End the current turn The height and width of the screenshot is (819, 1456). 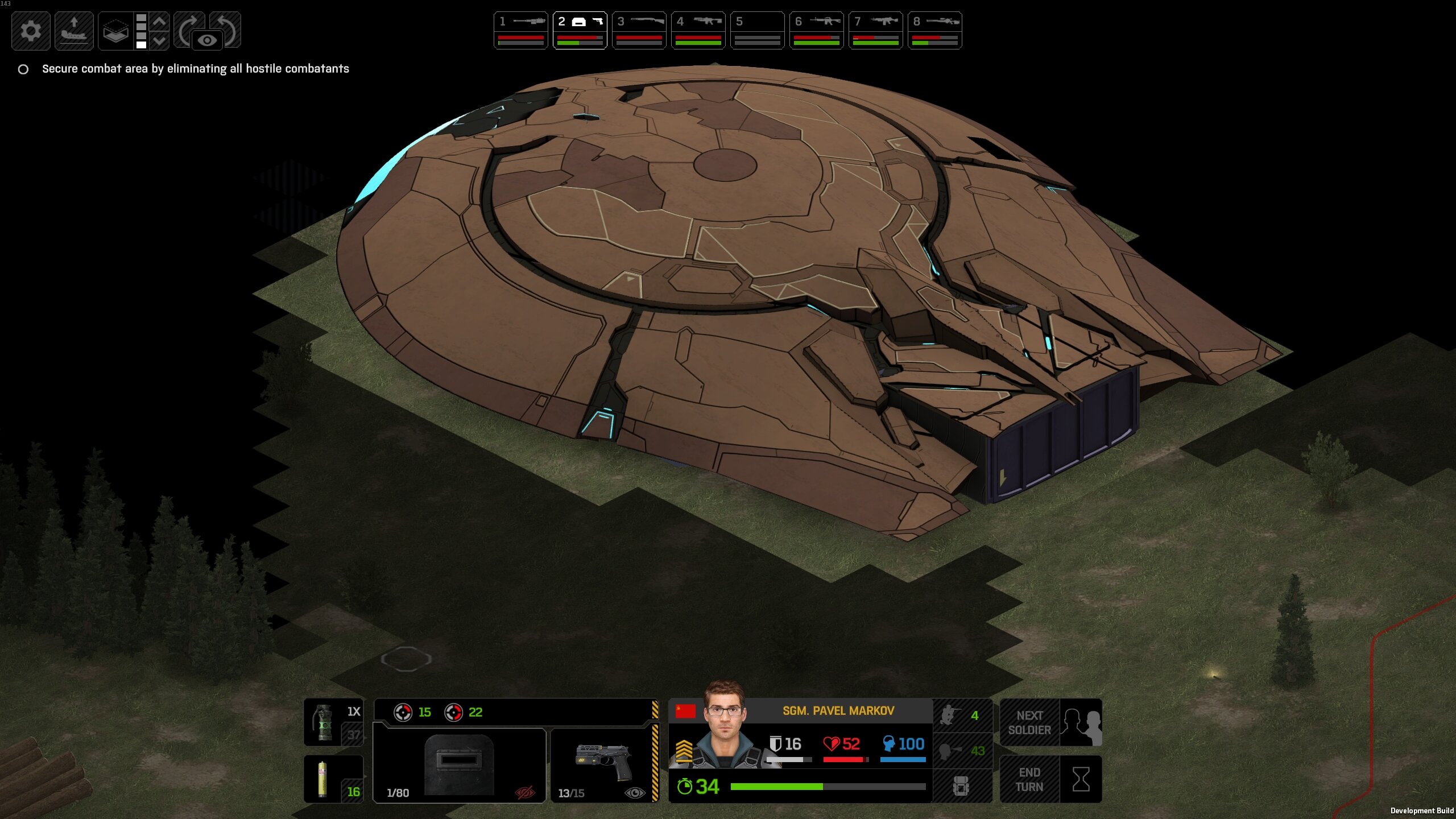(1050, 779)
